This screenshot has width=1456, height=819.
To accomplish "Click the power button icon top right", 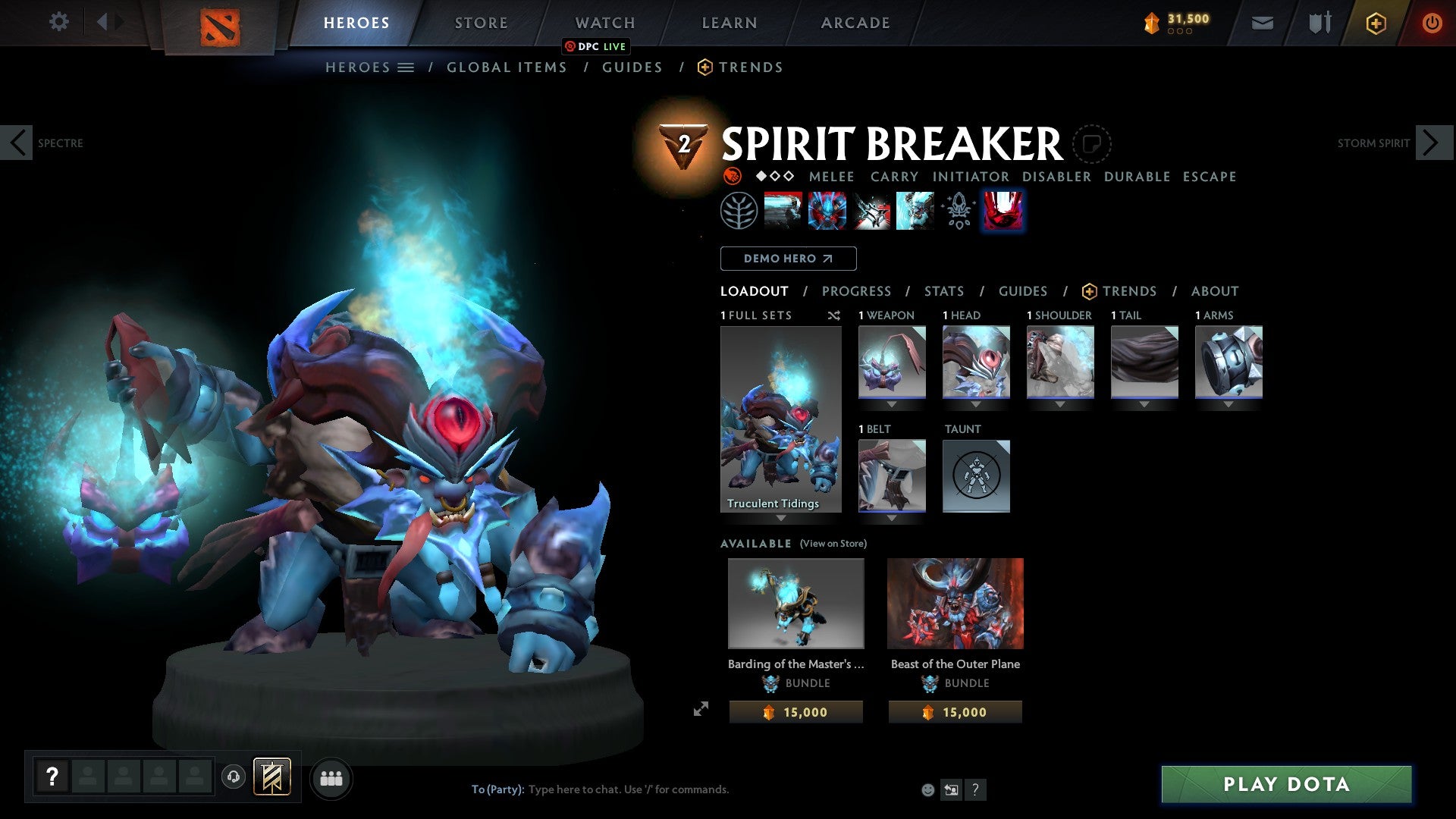I will (x=1432, y=22).
